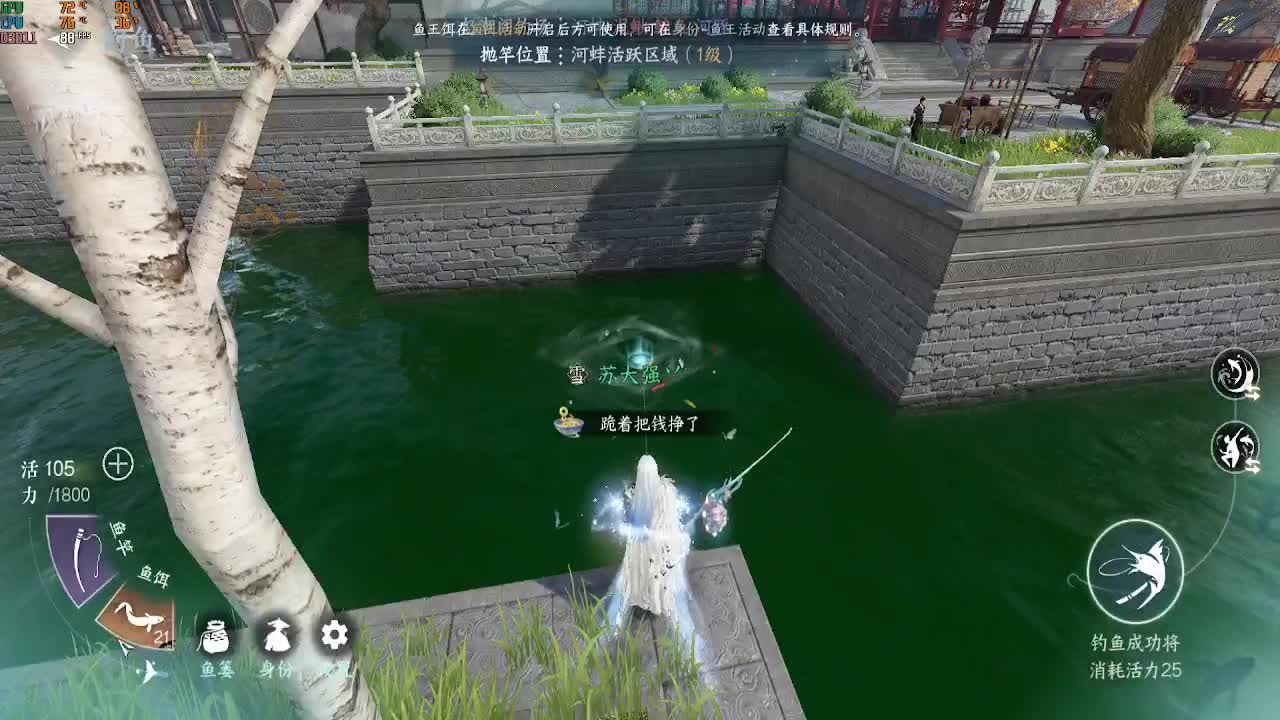This screenshot has width=1280, height=720.
Task: Toggle the swap arrow on the lower skill slot
Action: click(x=1253, y=466)
